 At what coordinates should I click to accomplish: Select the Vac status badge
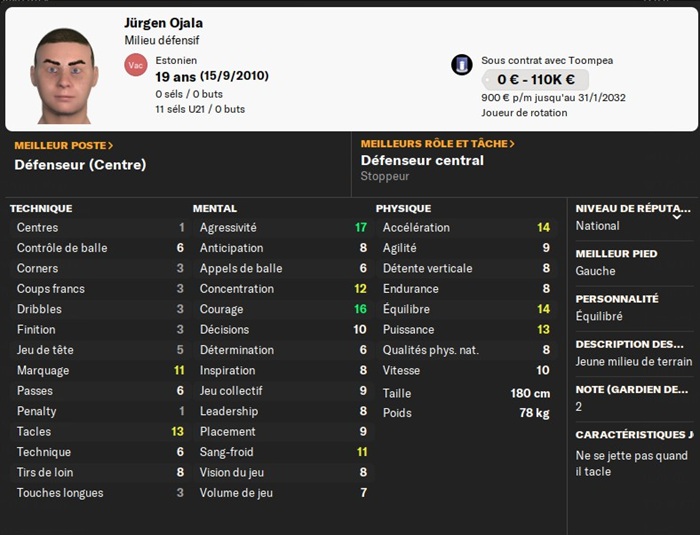(136, 65)
